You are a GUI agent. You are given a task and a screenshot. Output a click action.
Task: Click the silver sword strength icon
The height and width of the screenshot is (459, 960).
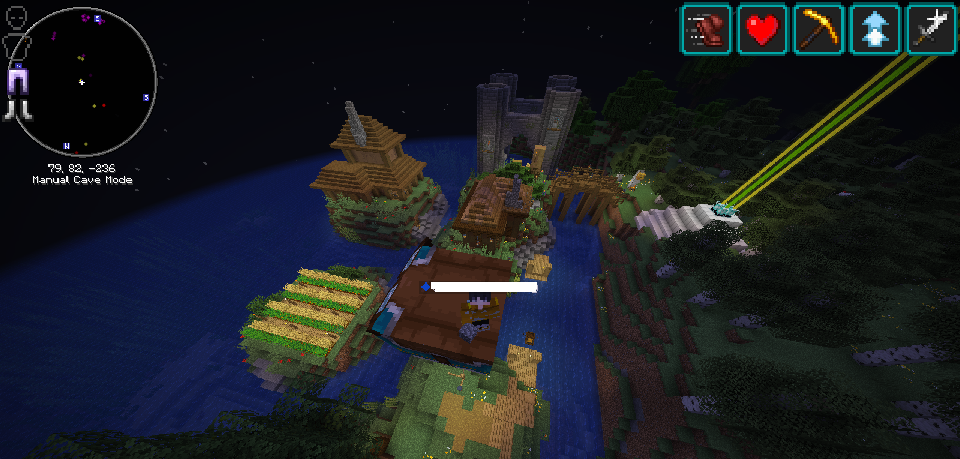click(x=932, y=29)
